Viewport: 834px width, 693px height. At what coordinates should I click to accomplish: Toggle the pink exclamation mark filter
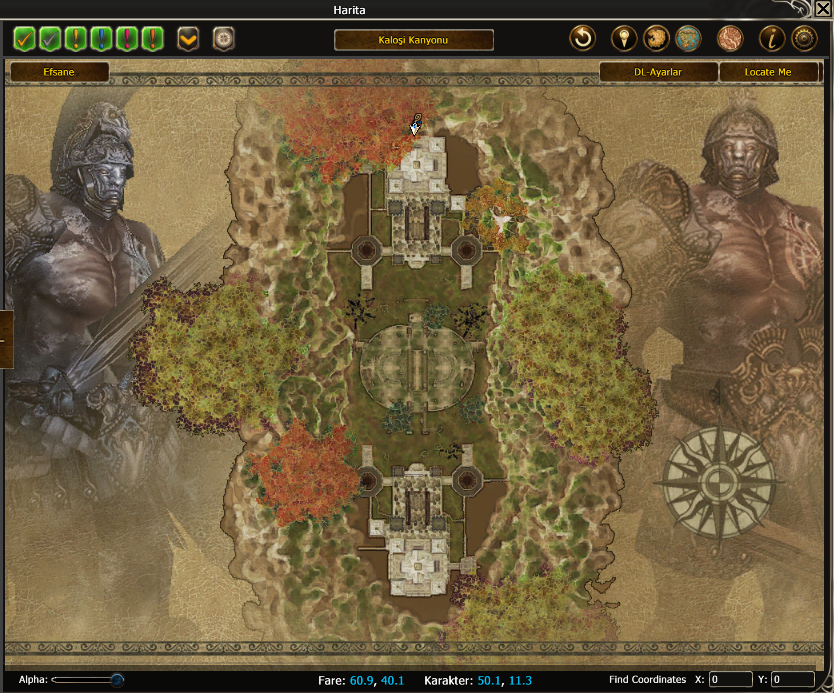tap(126, 39)
